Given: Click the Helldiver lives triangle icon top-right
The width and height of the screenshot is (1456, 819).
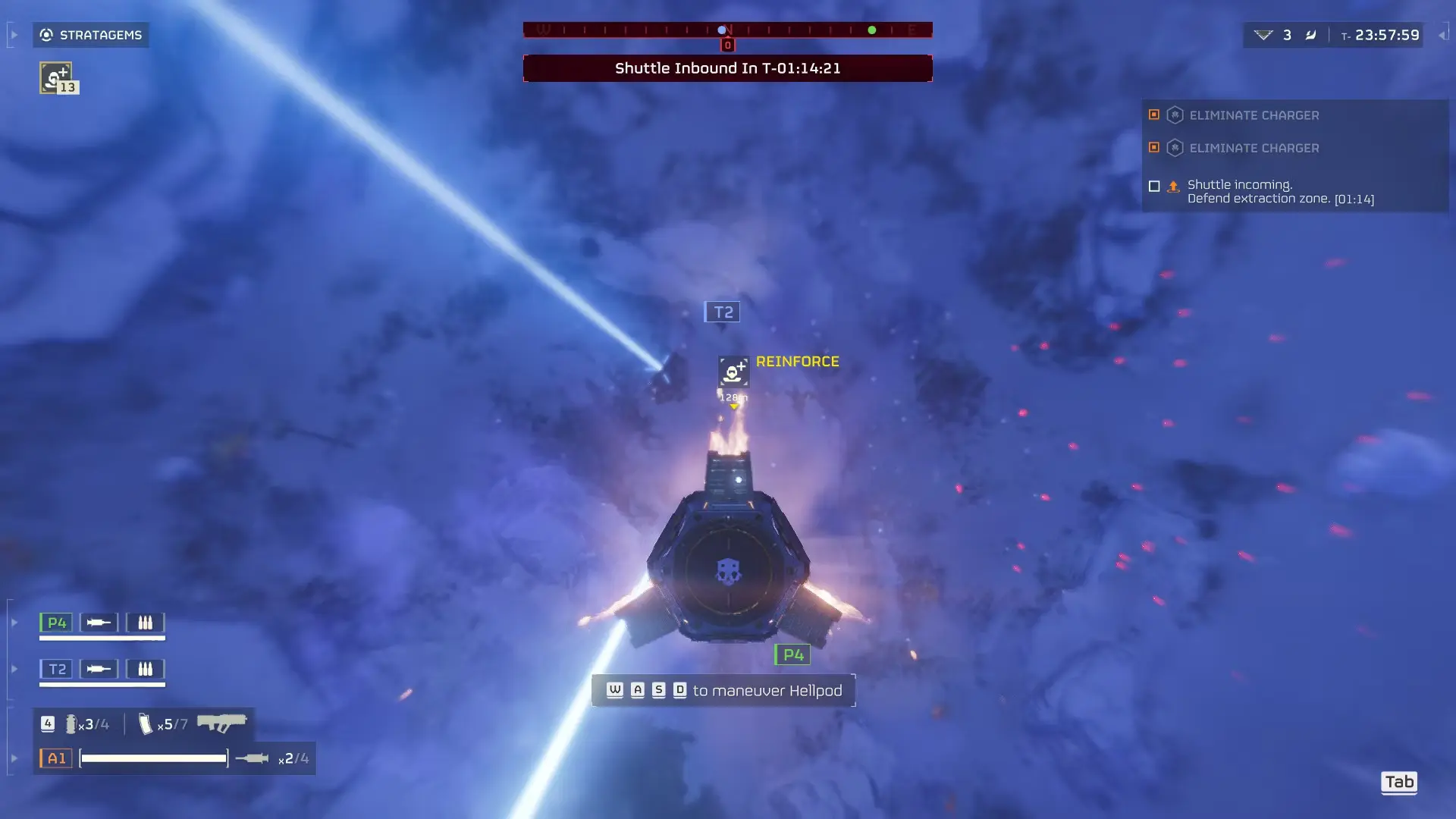Looking at the screenshot, I should click(1263, 36).
